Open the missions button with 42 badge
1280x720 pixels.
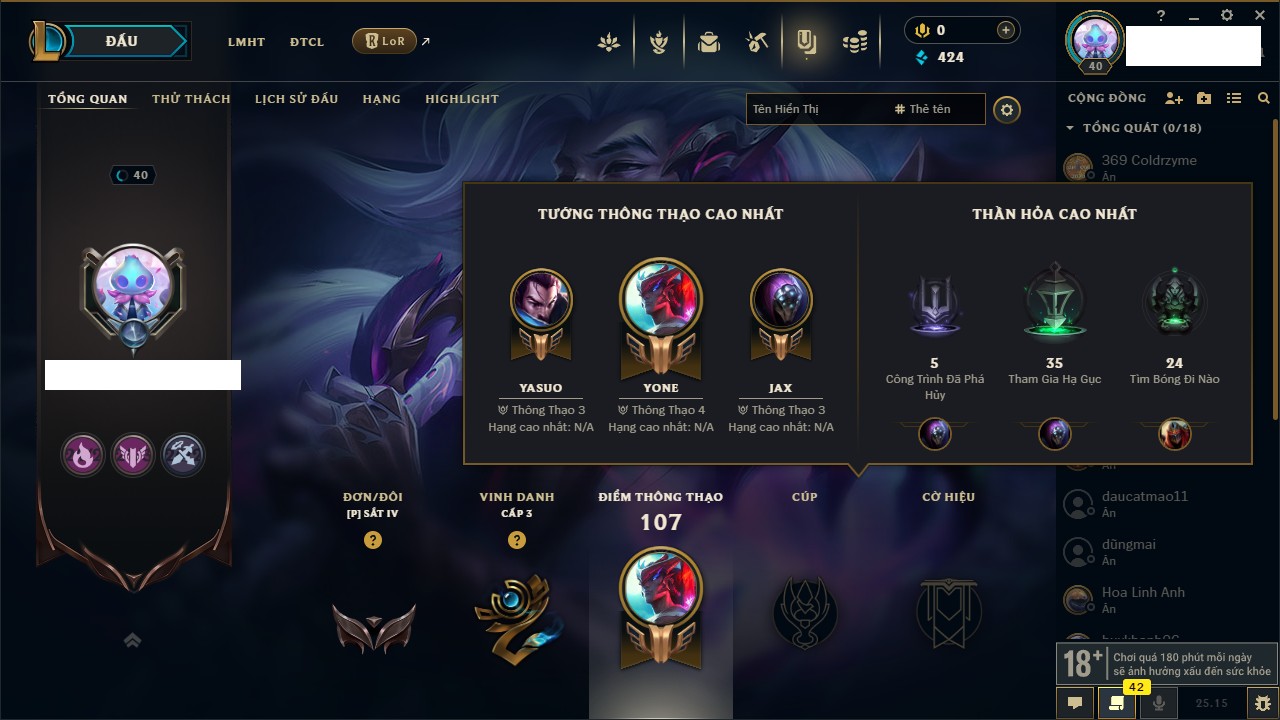click(x=1117, y=703)
